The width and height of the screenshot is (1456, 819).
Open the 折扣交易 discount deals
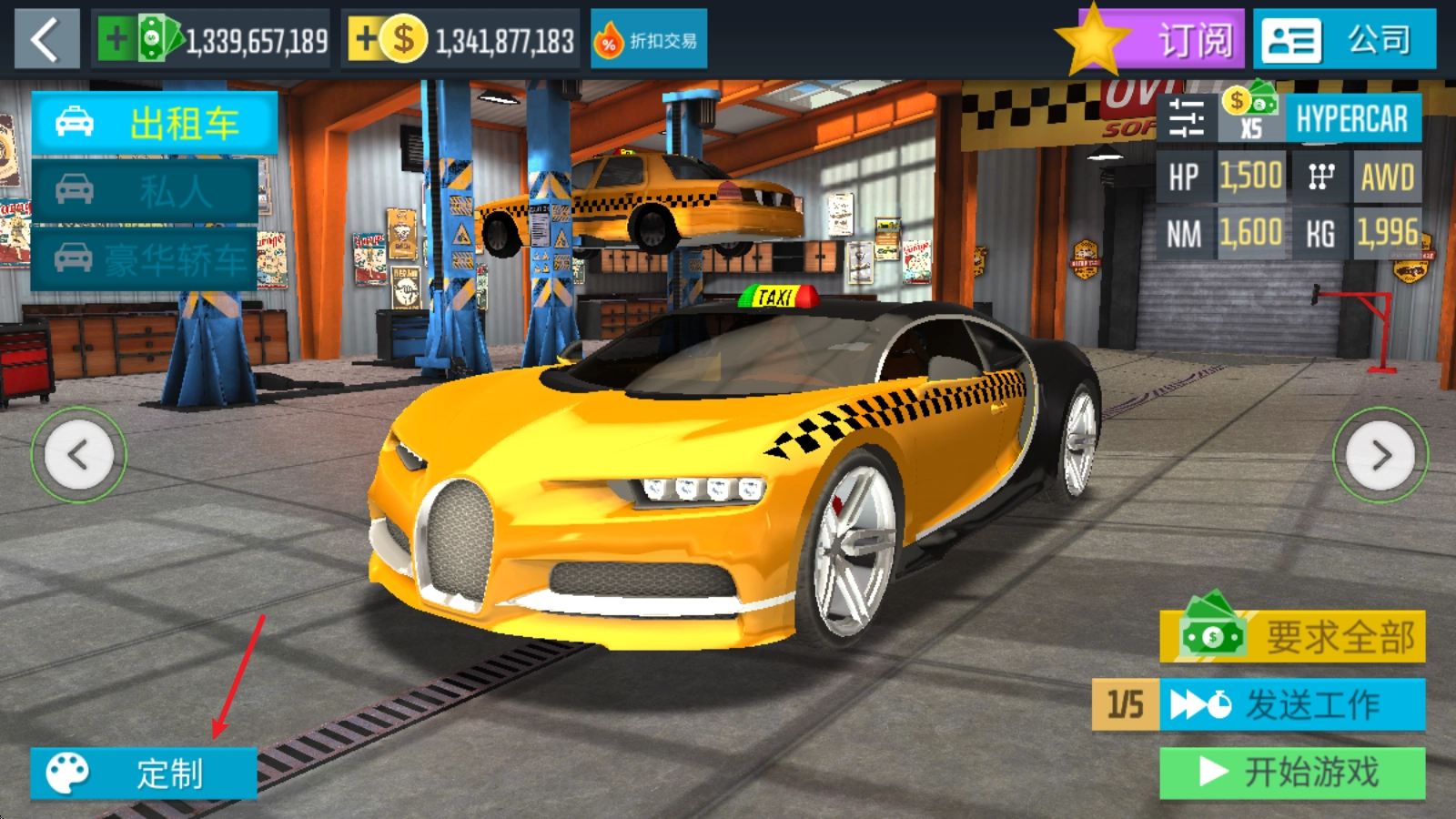[648, 40]
